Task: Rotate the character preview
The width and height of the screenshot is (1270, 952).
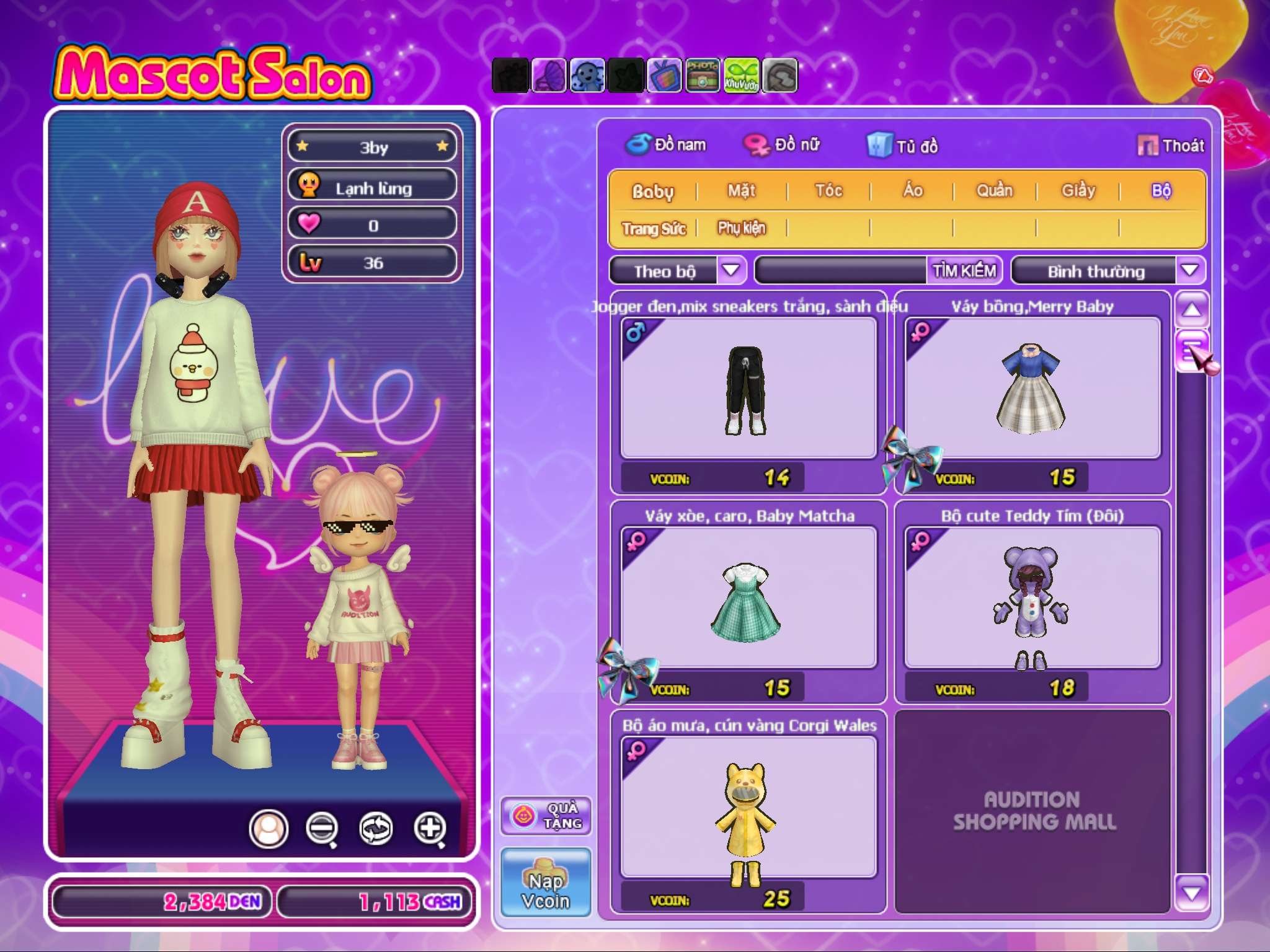Action: pyautogui.click(x=376, y=828)
